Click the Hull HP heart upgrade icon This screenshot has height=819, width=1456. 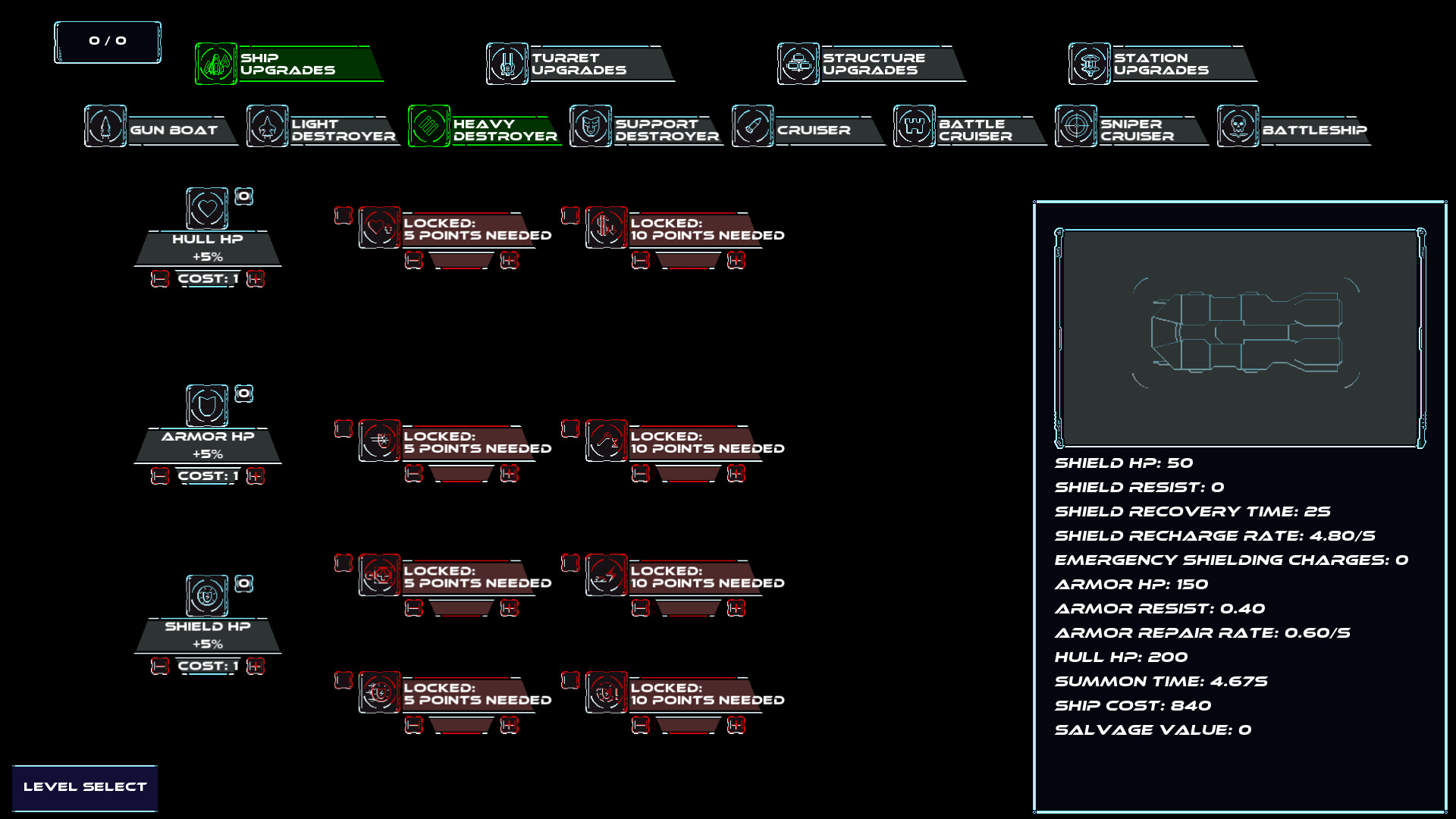207,209
